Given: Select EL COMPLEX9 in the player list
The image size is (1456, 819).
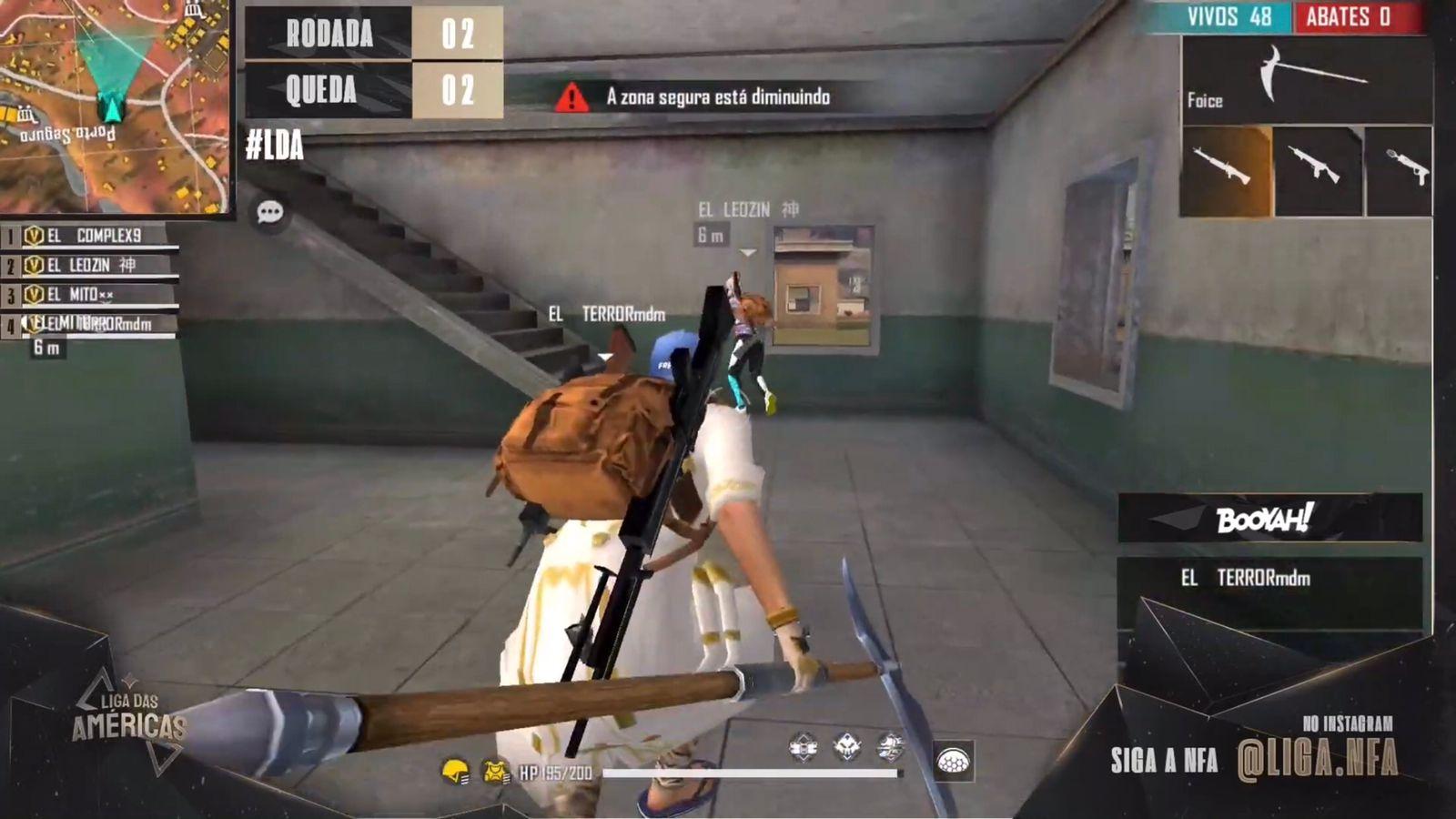Looking at the screenshot, I should pos(82,235).
